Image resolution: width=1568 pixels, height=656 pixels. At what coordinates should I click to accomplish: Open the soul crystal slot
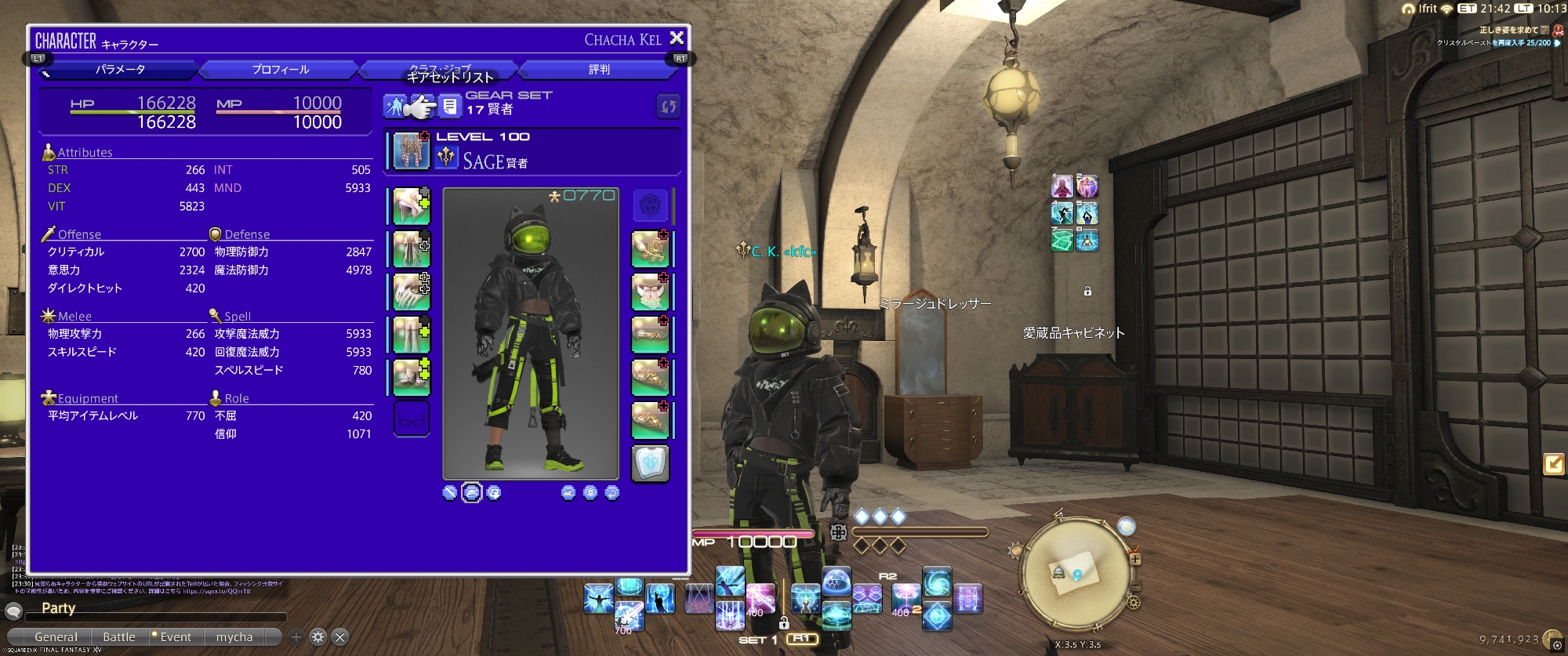[650, 462]
